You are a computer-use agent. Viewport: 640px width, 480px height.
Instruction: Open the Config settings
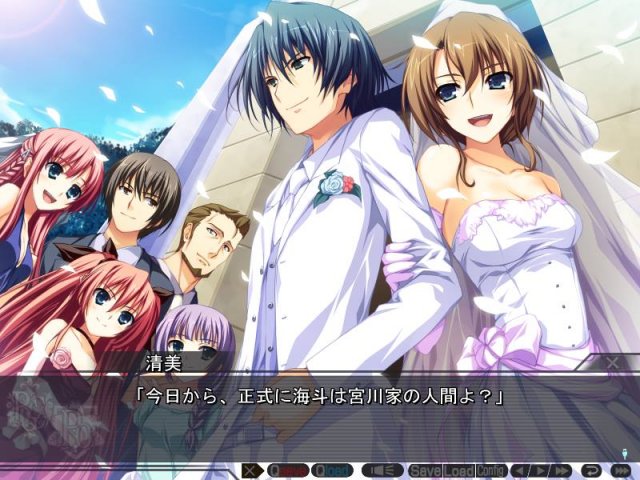pos(491,470)
